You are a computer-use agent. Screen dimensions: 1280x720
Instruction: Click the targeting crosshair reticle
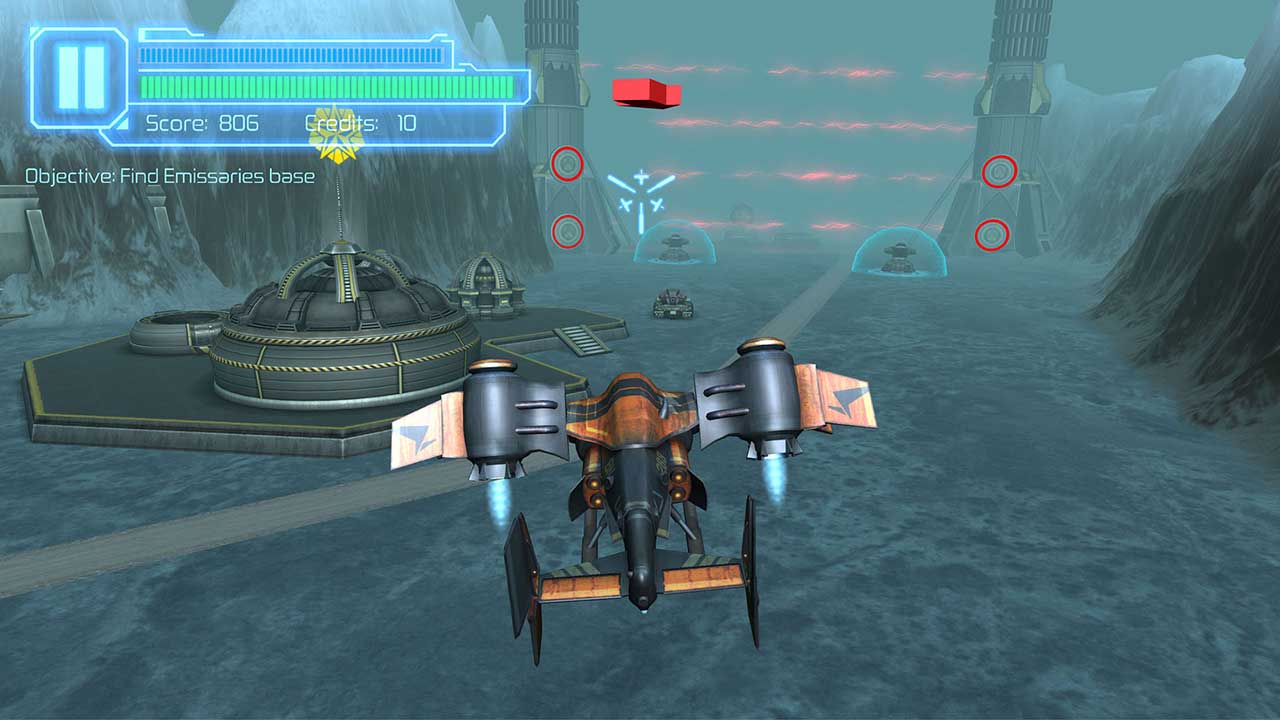pos(640,193)
